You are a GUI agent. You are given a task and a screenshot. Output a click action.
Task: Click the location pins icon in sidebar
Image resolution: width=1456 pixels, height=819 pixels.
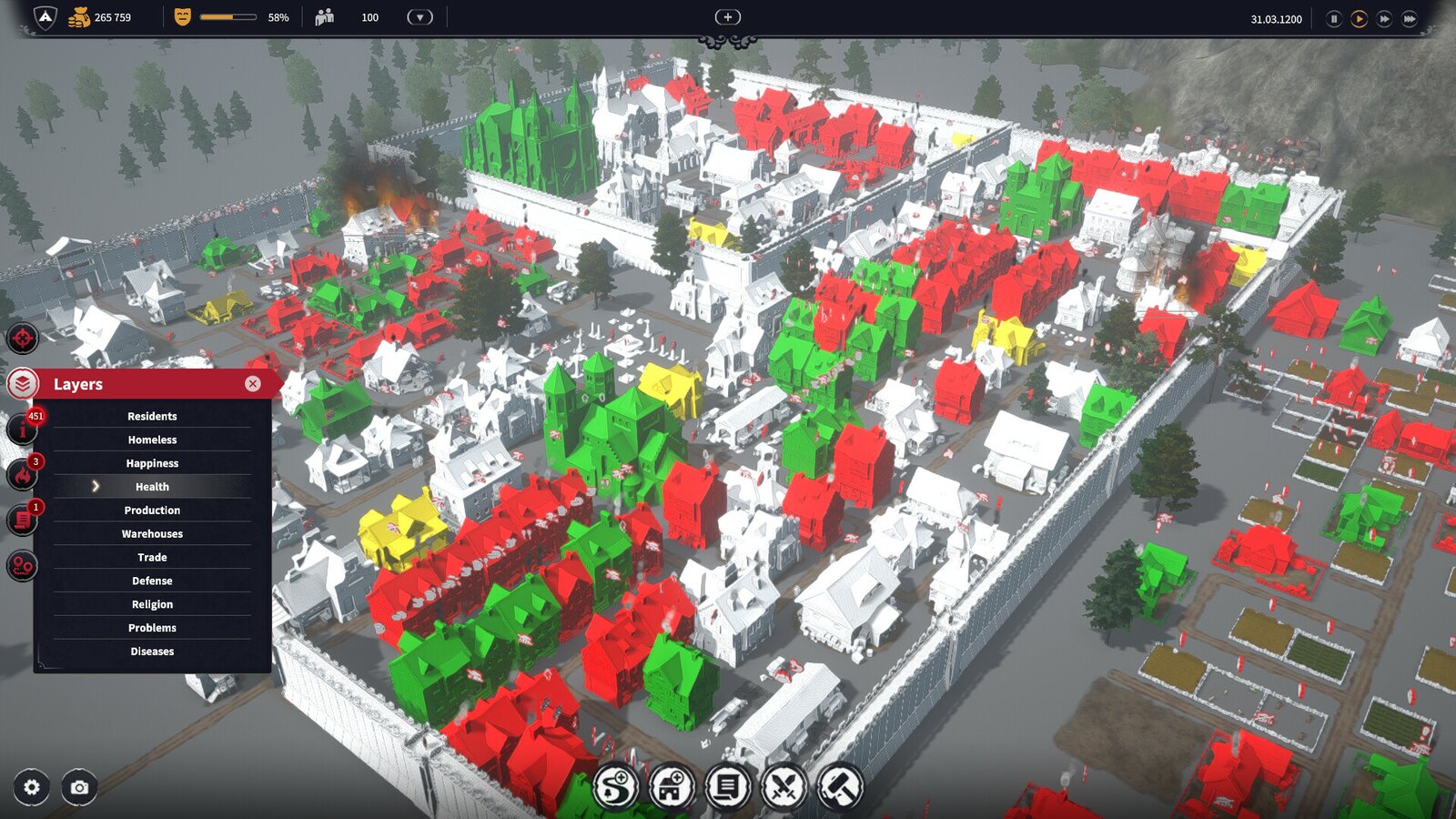pos(22,564)
